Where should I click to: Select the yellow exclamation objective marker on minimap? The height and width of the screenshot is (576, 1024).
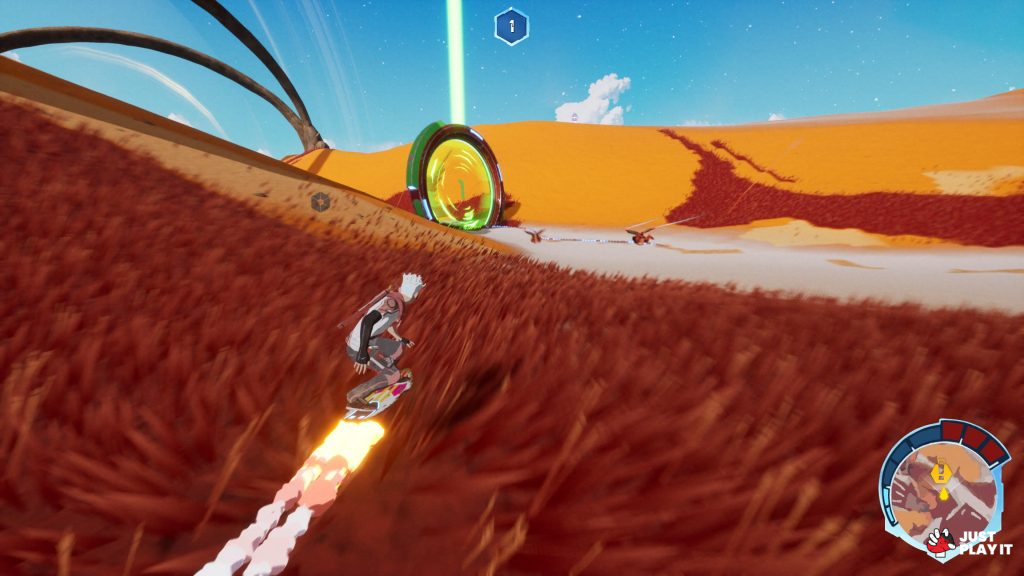(x=939, y=469)
